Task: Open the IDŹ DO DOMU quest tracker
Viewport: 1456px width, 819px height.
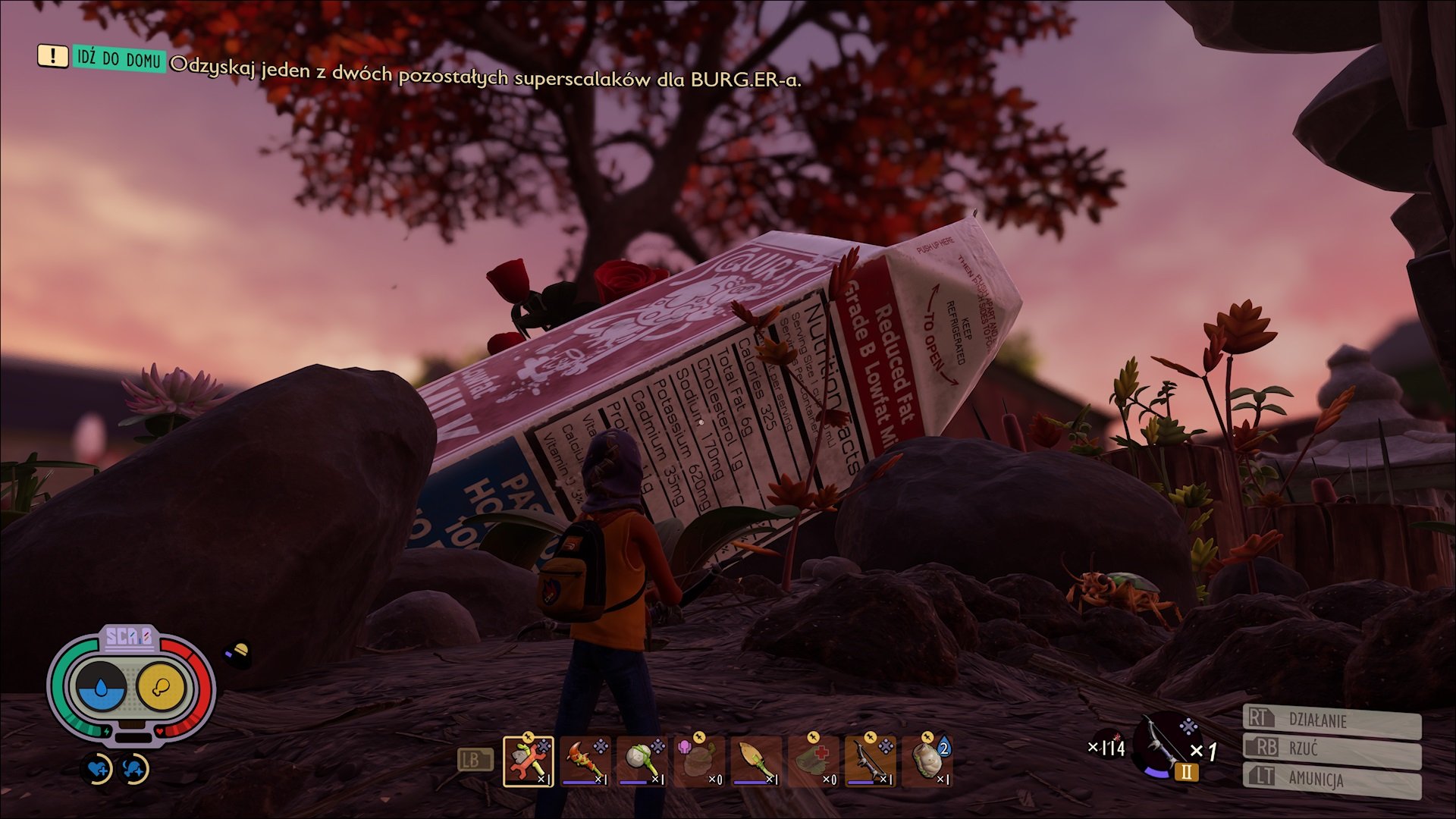Action: pos(119,59)
